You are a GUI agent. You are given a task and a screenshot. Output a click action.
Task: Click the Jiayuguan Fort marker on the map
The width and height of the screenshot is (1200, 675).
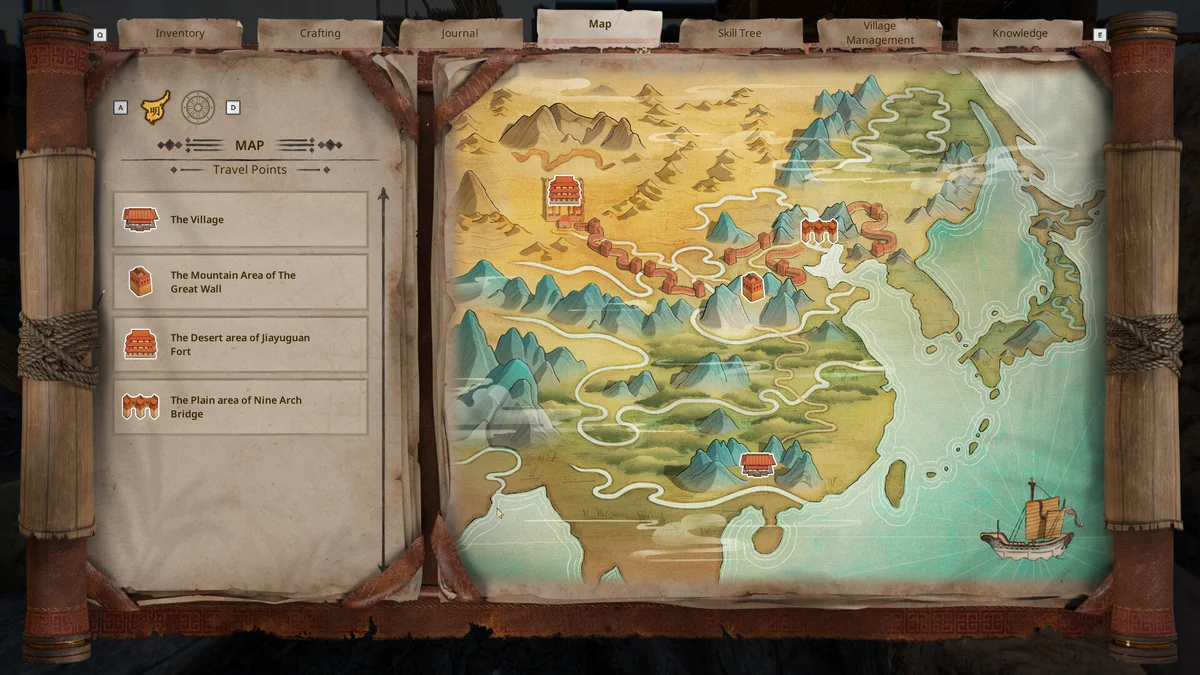tap(564, 197)
